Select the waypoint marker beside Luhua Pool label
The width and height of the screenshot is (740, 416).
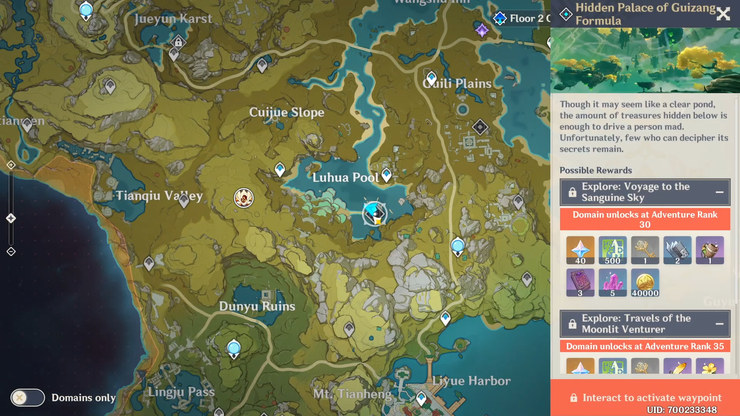[386, 176]
